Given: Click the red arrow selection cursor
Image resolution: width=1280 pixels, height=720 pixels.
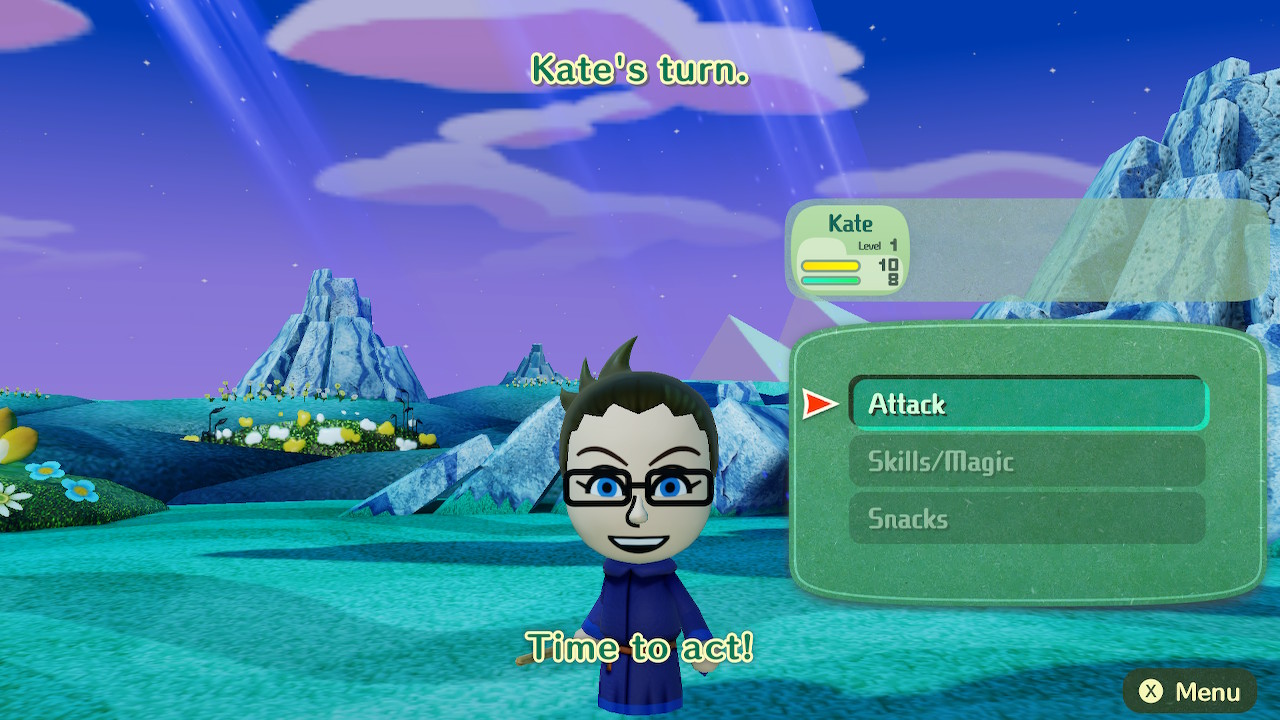Looking at the screenshot, I should (820, 403).
